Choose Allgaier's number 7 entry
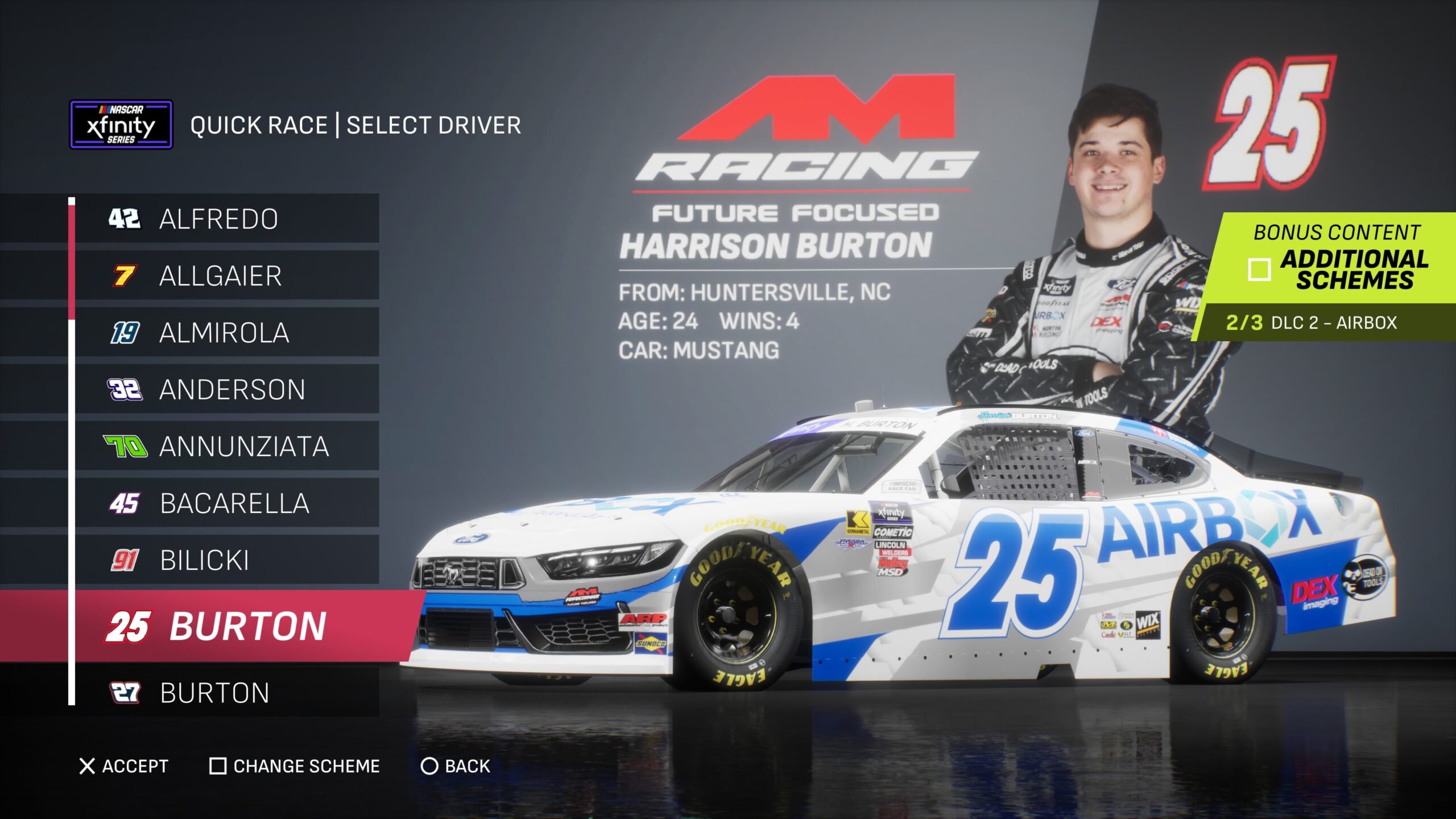 tap(226, 275)
